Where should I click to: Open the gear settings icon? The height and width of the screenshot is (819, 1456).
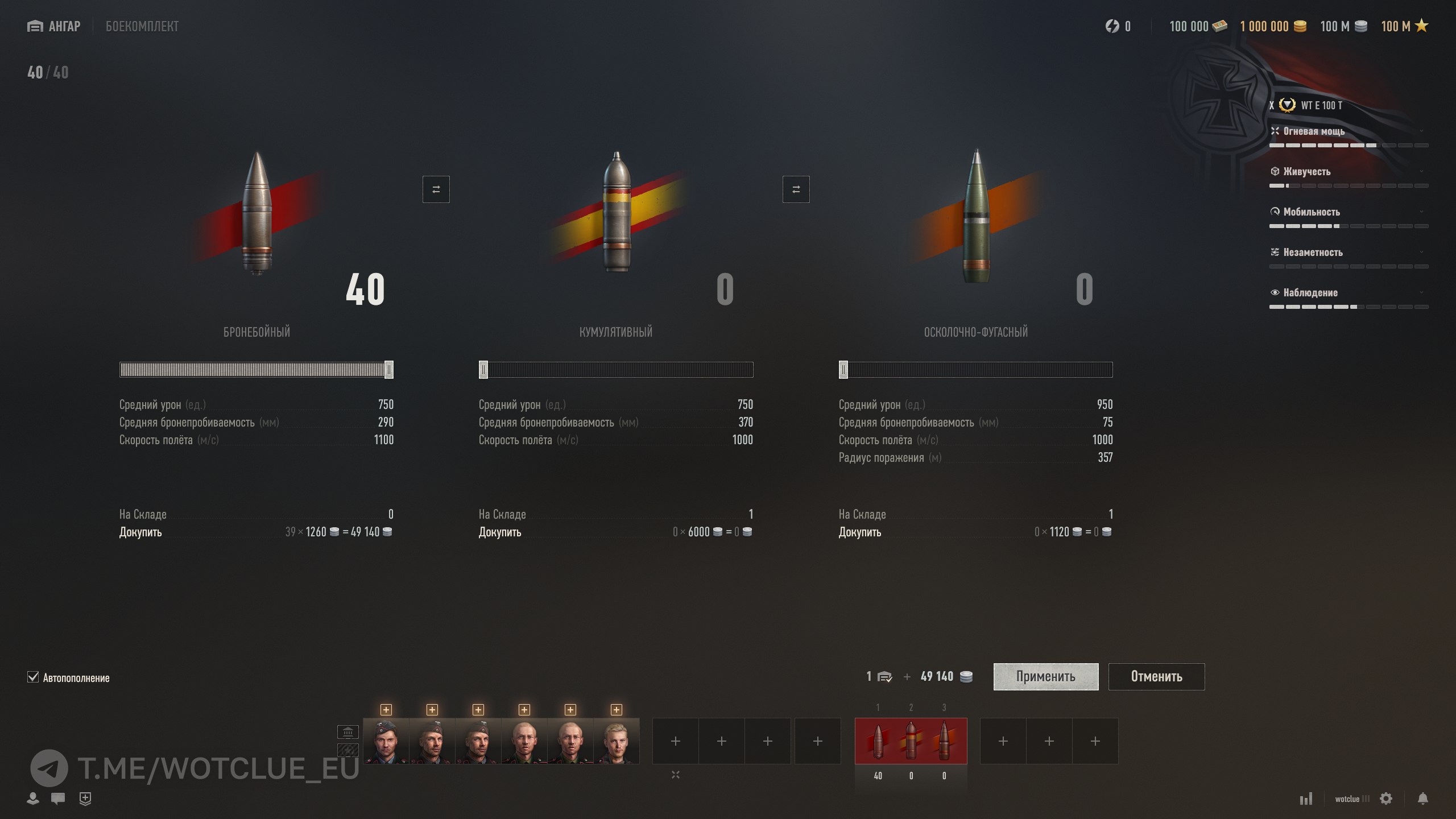1386,799
